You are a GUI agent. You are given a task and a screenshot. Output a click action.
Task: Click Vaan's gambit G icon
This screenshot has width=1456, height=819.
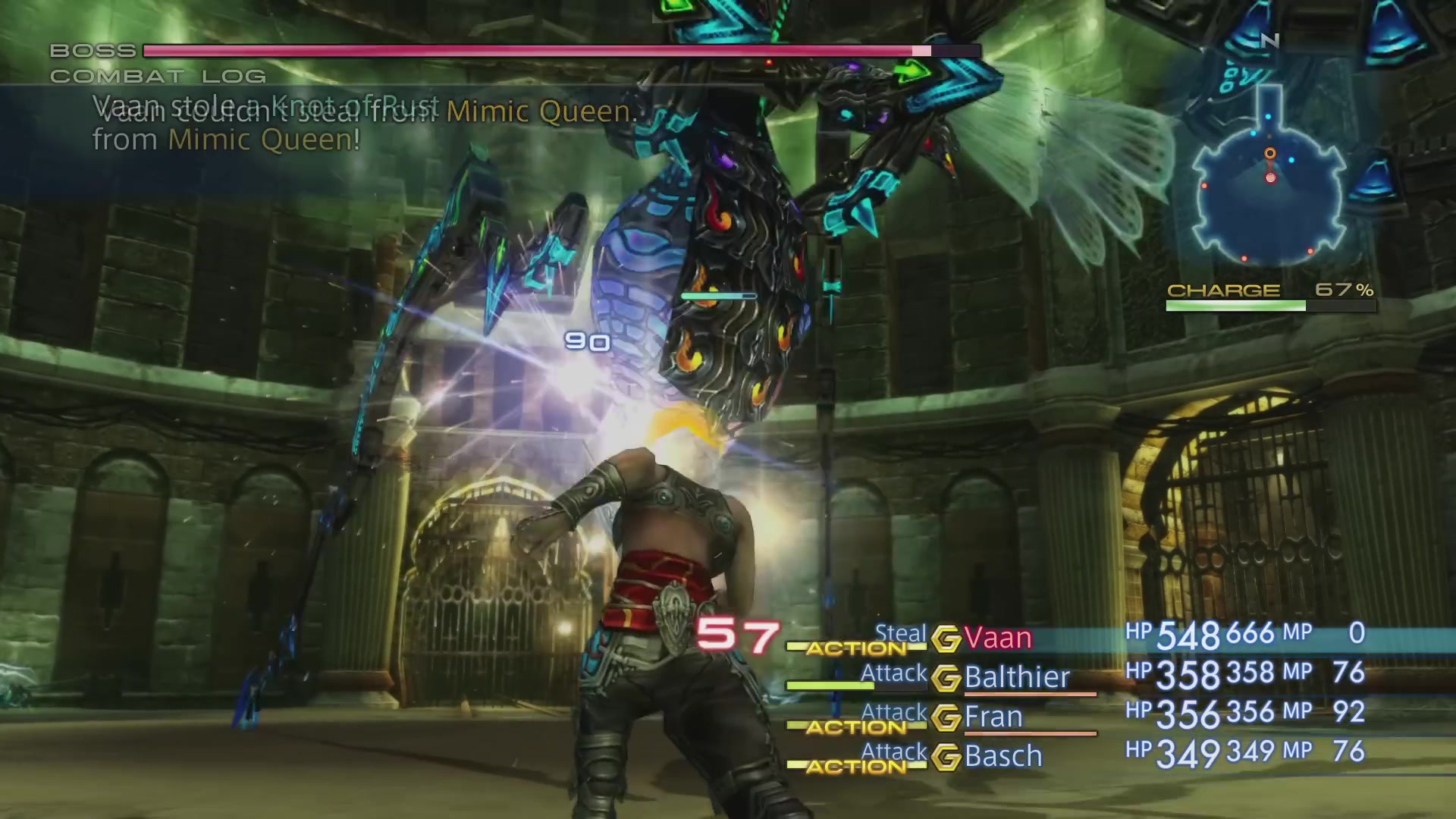pos(949,638)
